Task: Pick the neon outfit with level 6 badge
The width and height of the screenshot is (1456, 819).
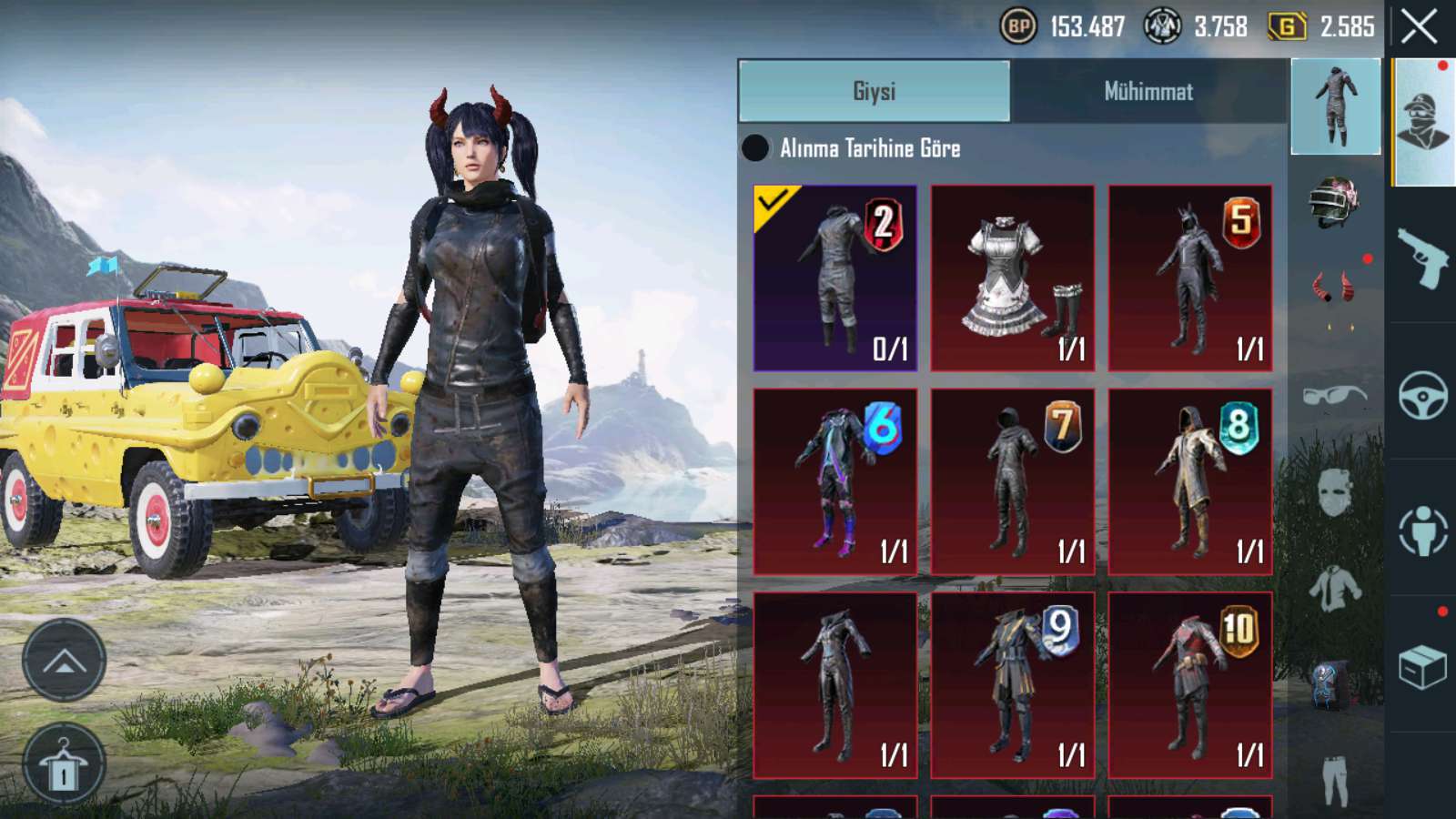Action: (834, 481)
